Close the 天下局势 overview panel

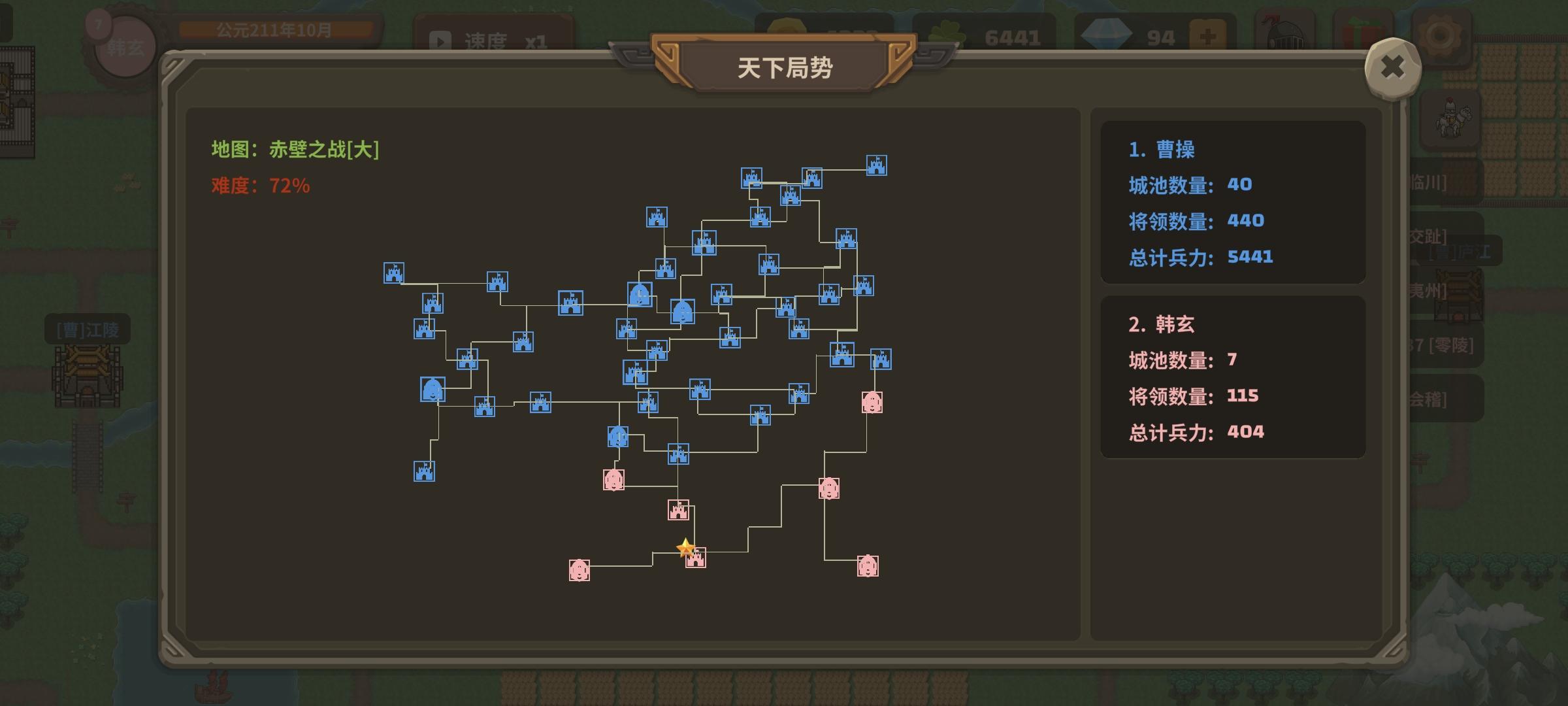1392,67
